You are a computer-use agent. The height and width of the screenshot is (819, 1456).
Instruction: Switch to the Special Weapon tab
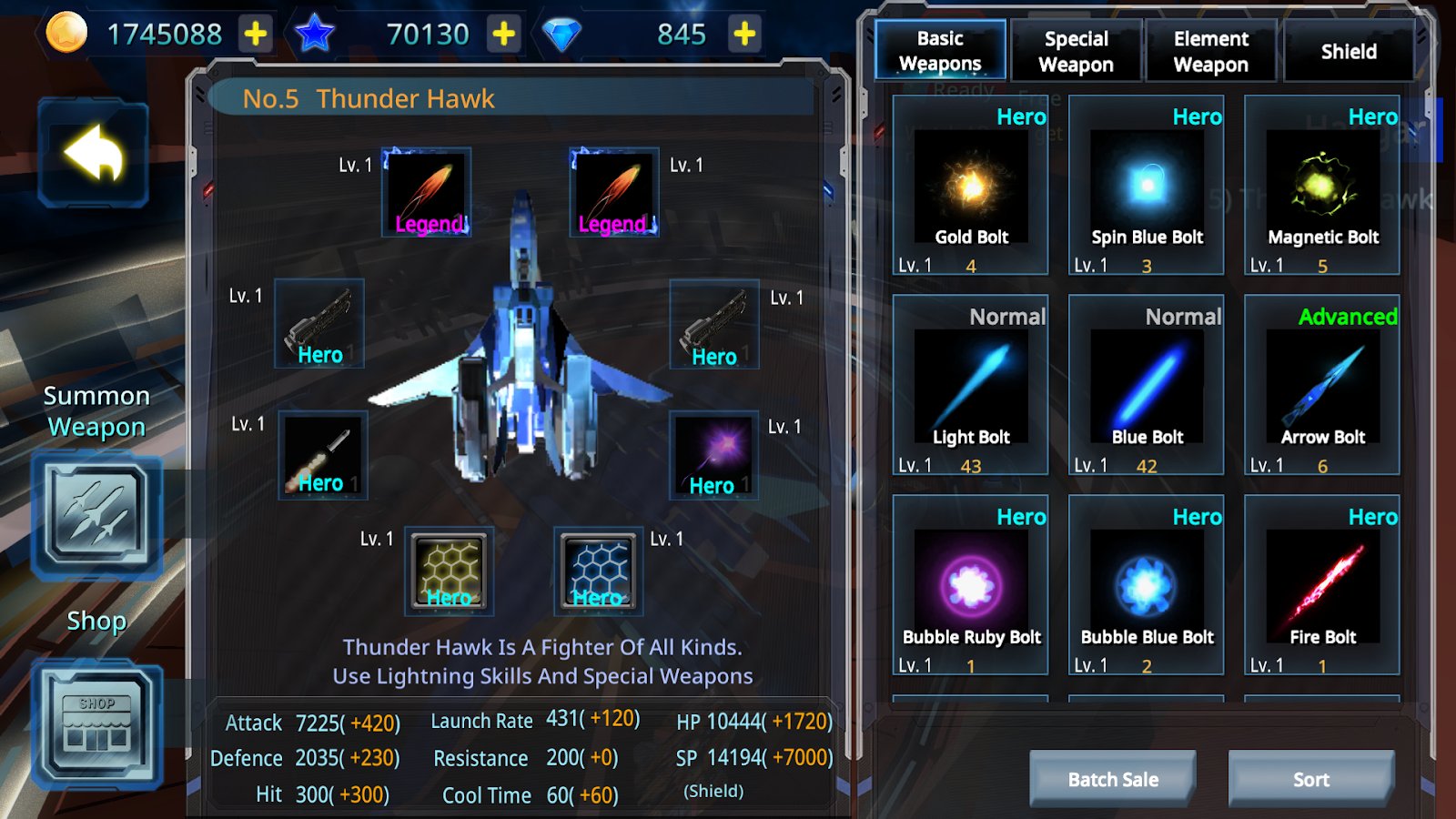pyautogui.click(x=1076, y=51)
